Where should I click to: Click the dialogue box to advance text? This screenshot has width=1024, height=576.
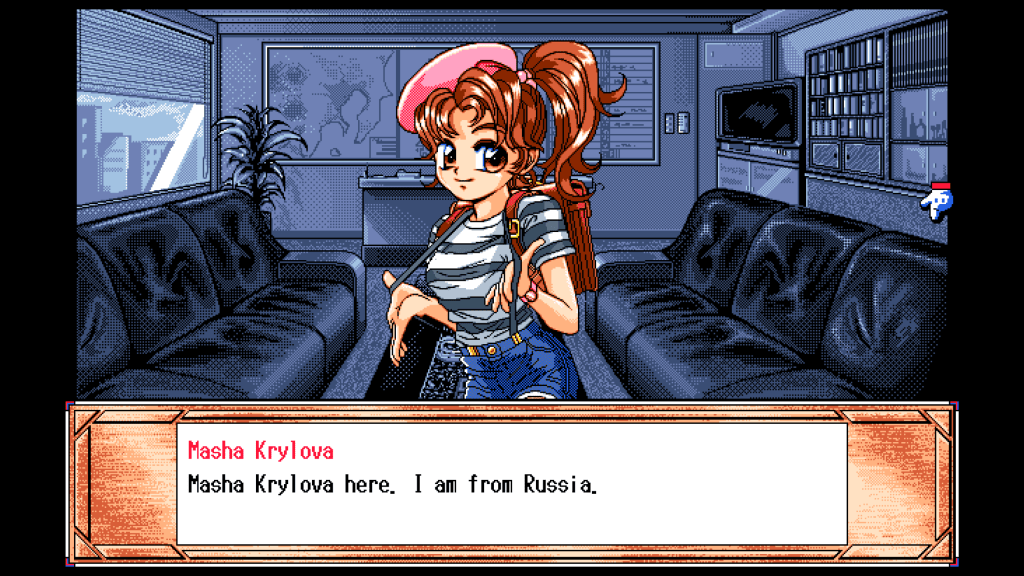(x=511, y=483)
